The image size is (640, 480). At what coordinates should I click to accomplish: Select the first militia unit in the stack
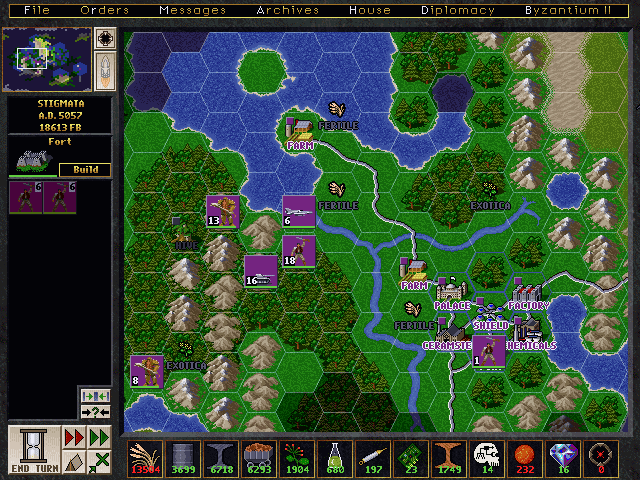(x=25, y=197)
